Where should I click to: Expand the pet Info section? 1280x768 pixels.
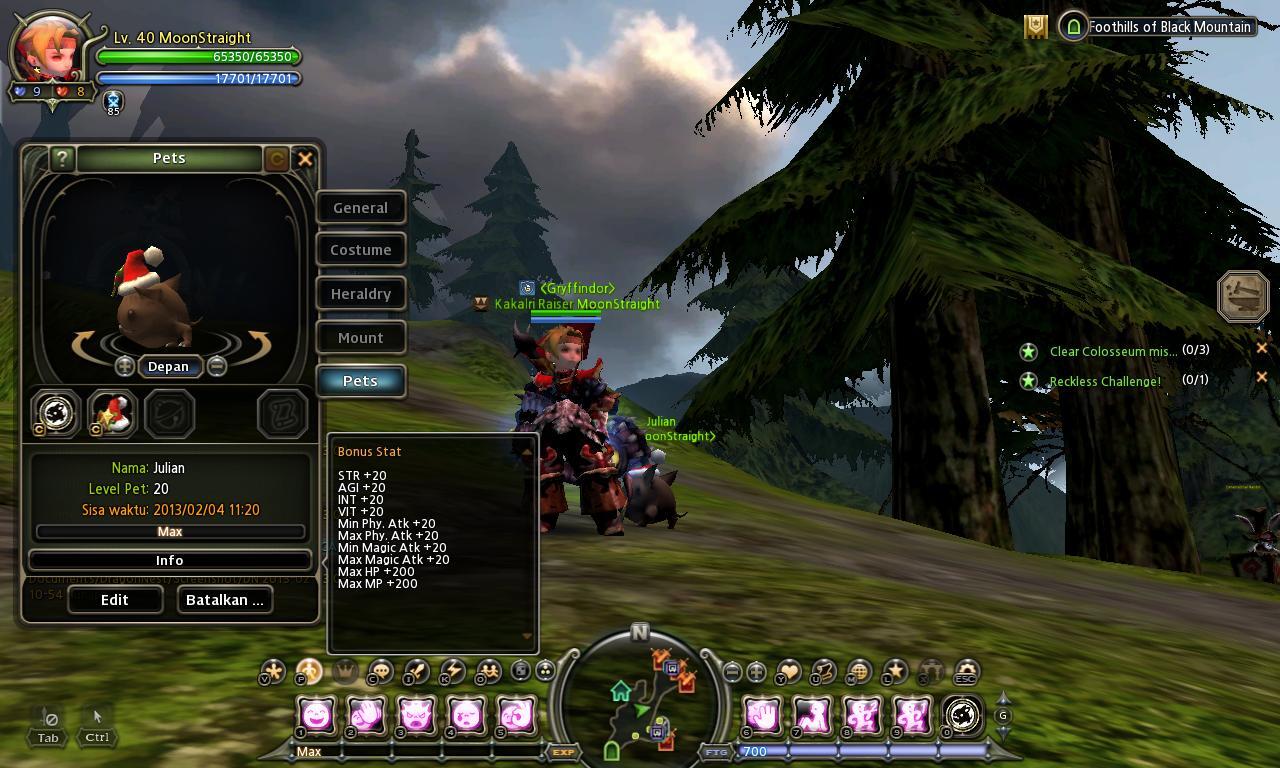point(169,560)
